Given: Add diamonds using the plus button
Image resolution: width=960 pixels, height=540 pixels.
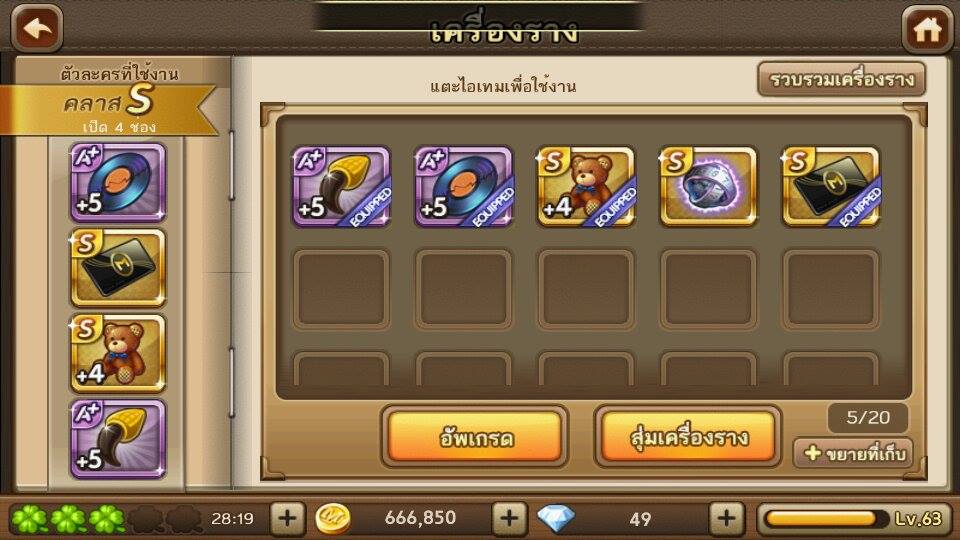Looking at the screenshot, I should [726, 518].
